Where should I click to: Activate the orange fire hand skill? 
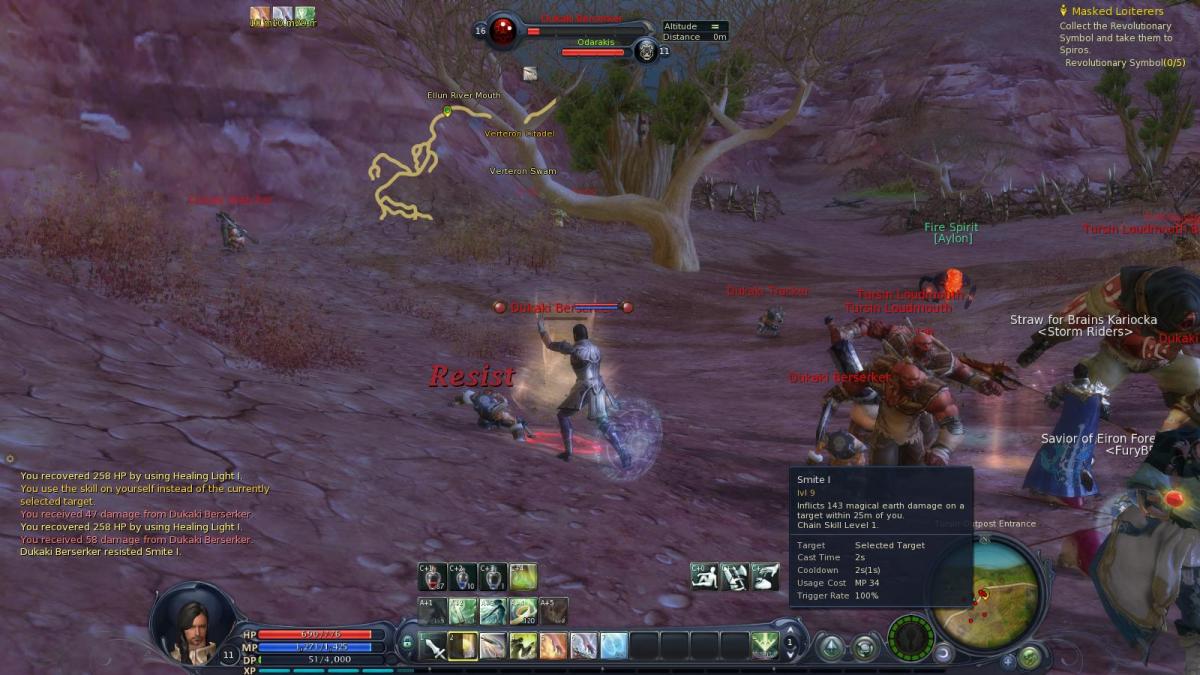553,646
